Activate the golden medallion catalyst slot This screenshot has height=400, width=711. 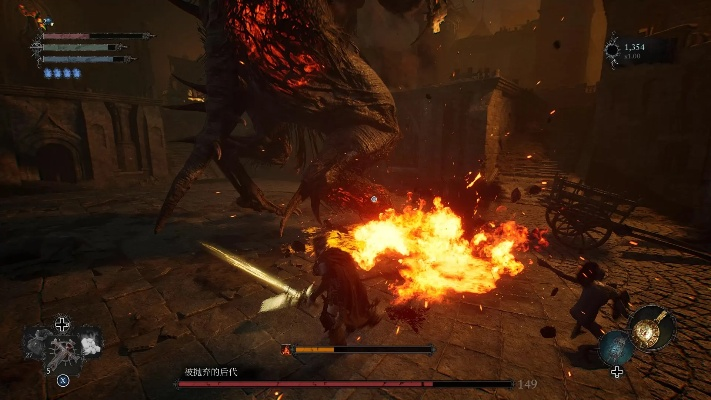[652, 328]
